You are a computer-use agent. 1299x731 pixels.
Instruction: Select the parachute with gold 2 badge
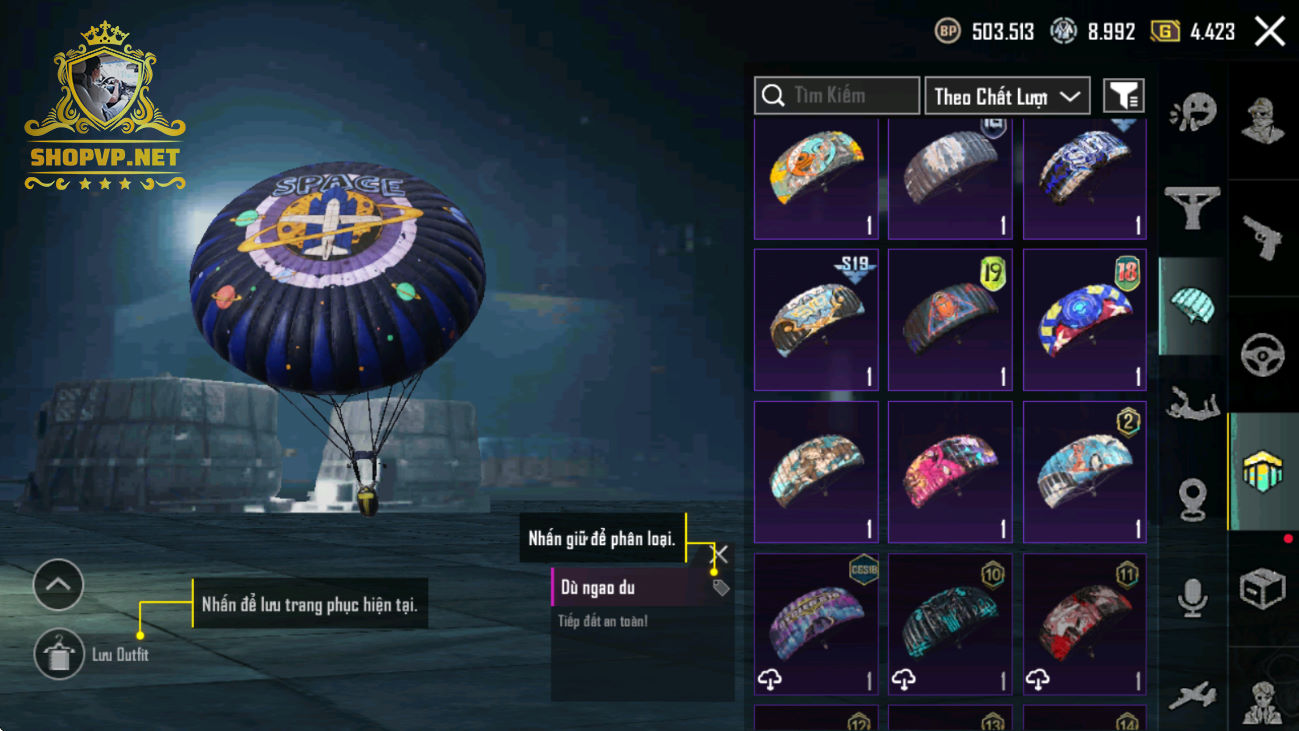click(x=1084, y=472)
